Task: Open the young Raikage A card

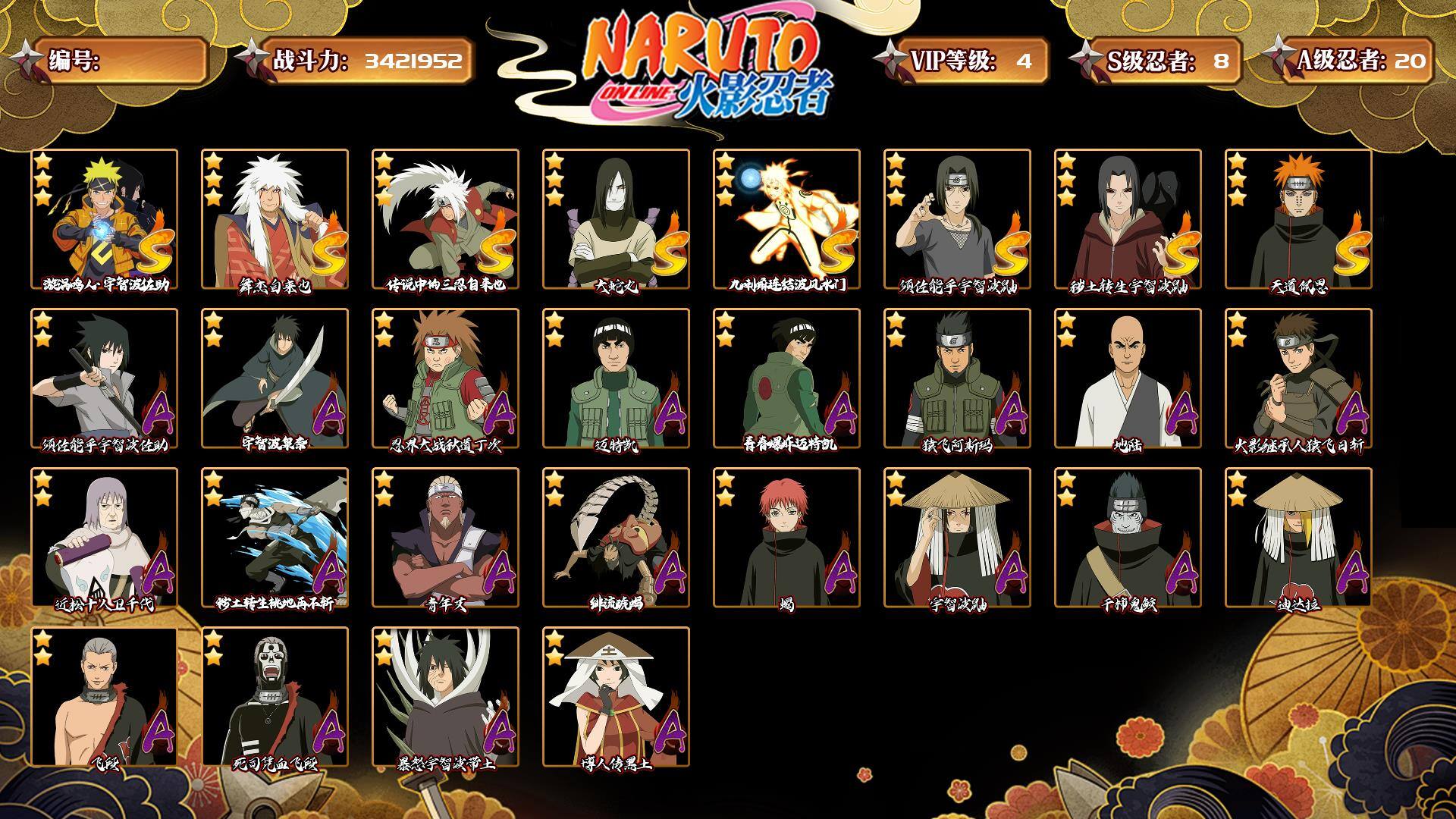Action: tap(445, 538)
